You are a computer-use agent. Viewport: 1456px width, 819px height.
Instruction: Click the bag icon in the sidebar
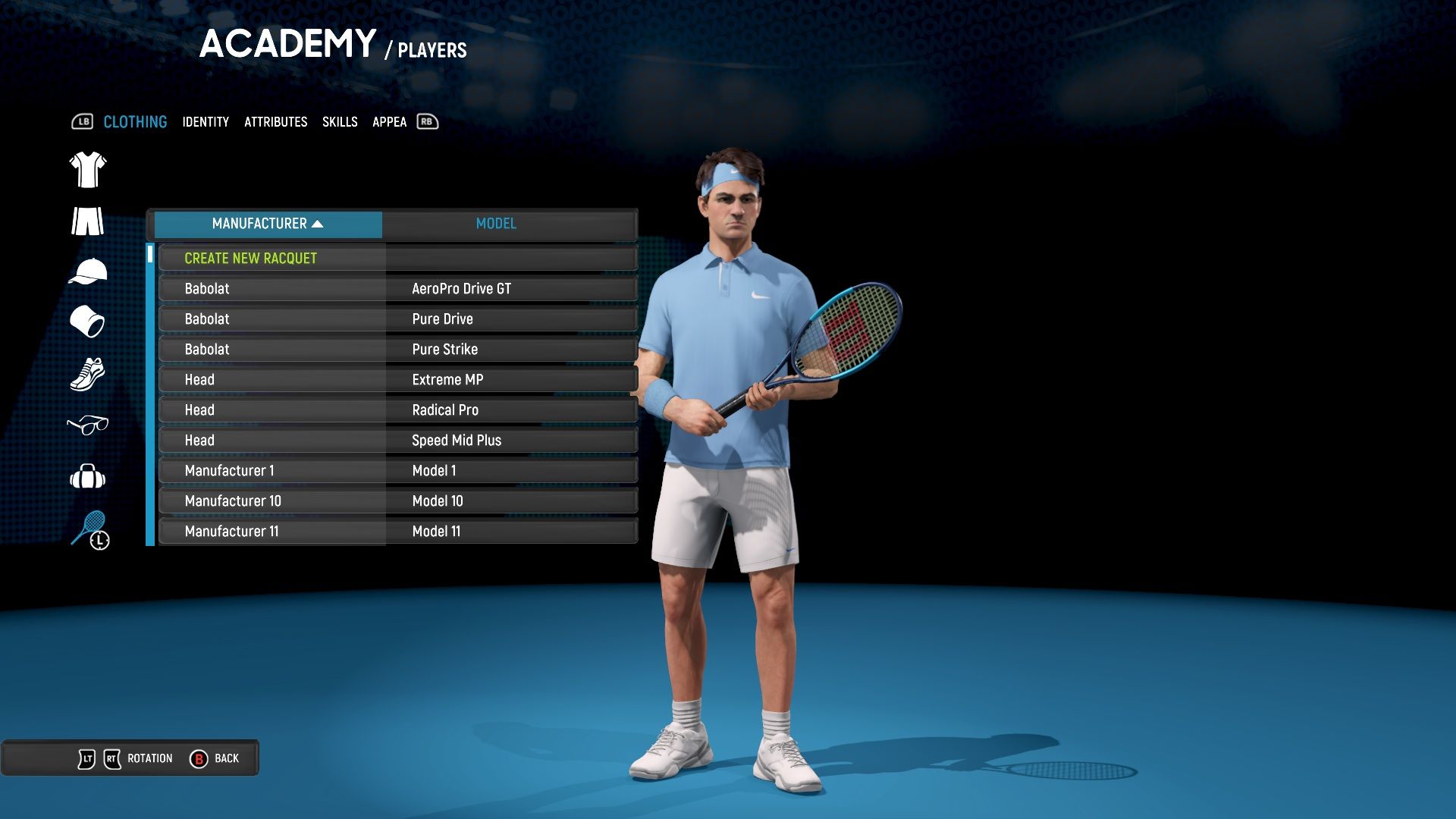click(x=87, y=478)
